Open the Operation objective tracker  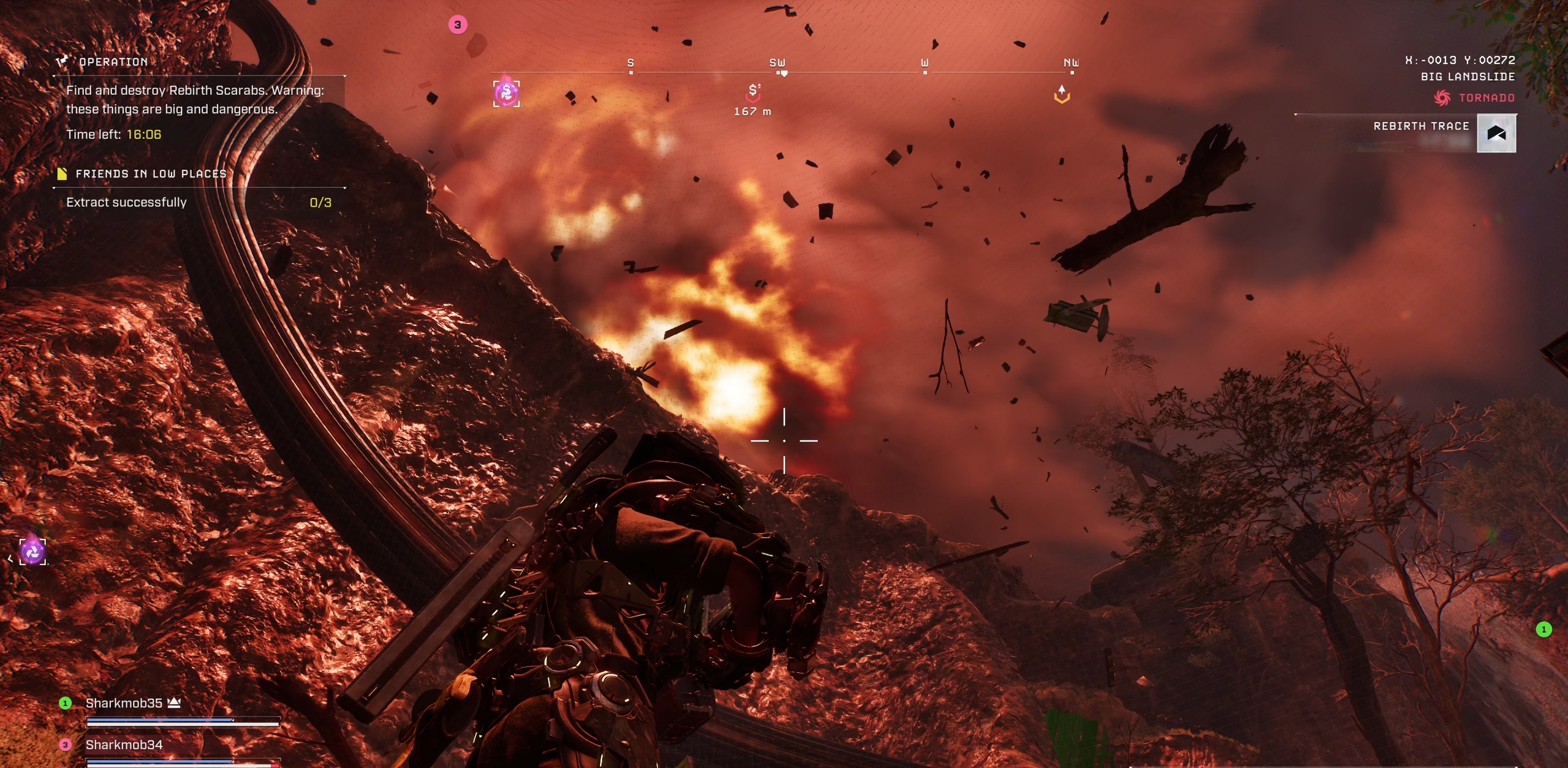tap(113, 62)
